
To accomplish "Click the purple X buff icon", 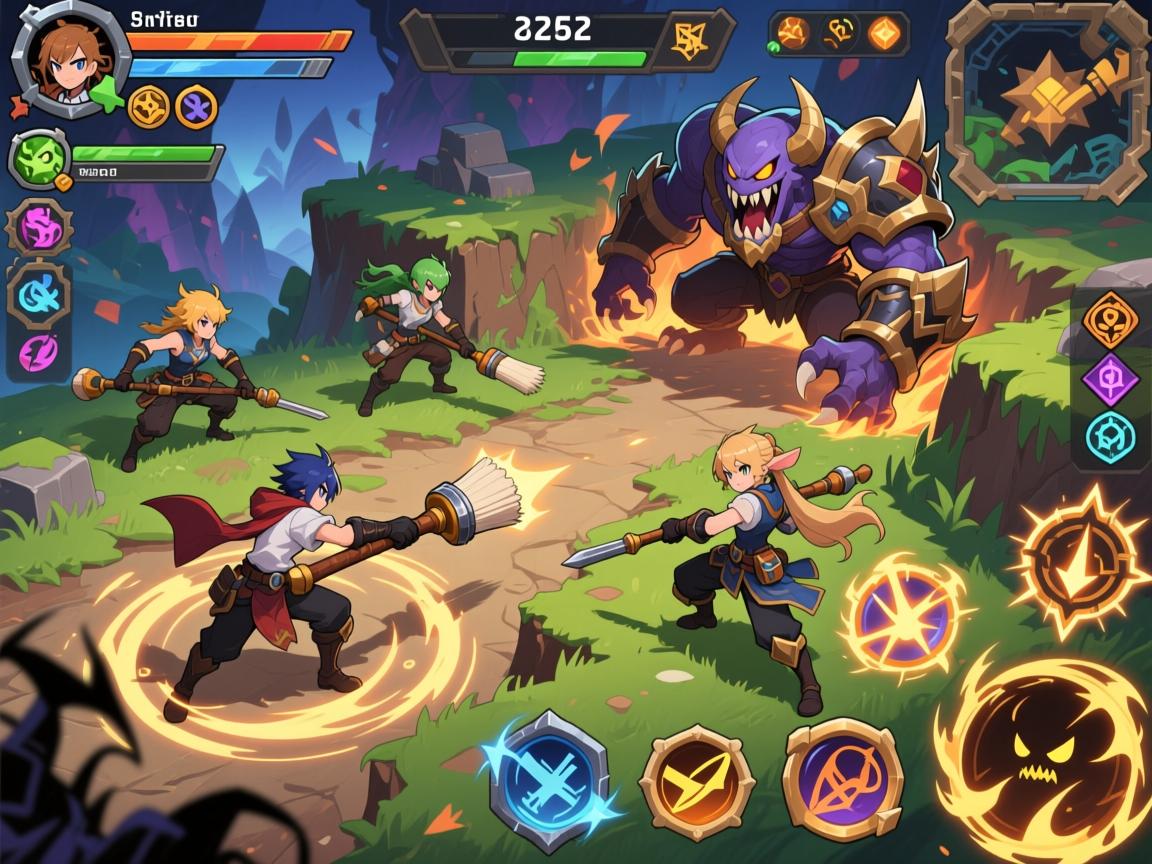I will click(x=196, y=106).
